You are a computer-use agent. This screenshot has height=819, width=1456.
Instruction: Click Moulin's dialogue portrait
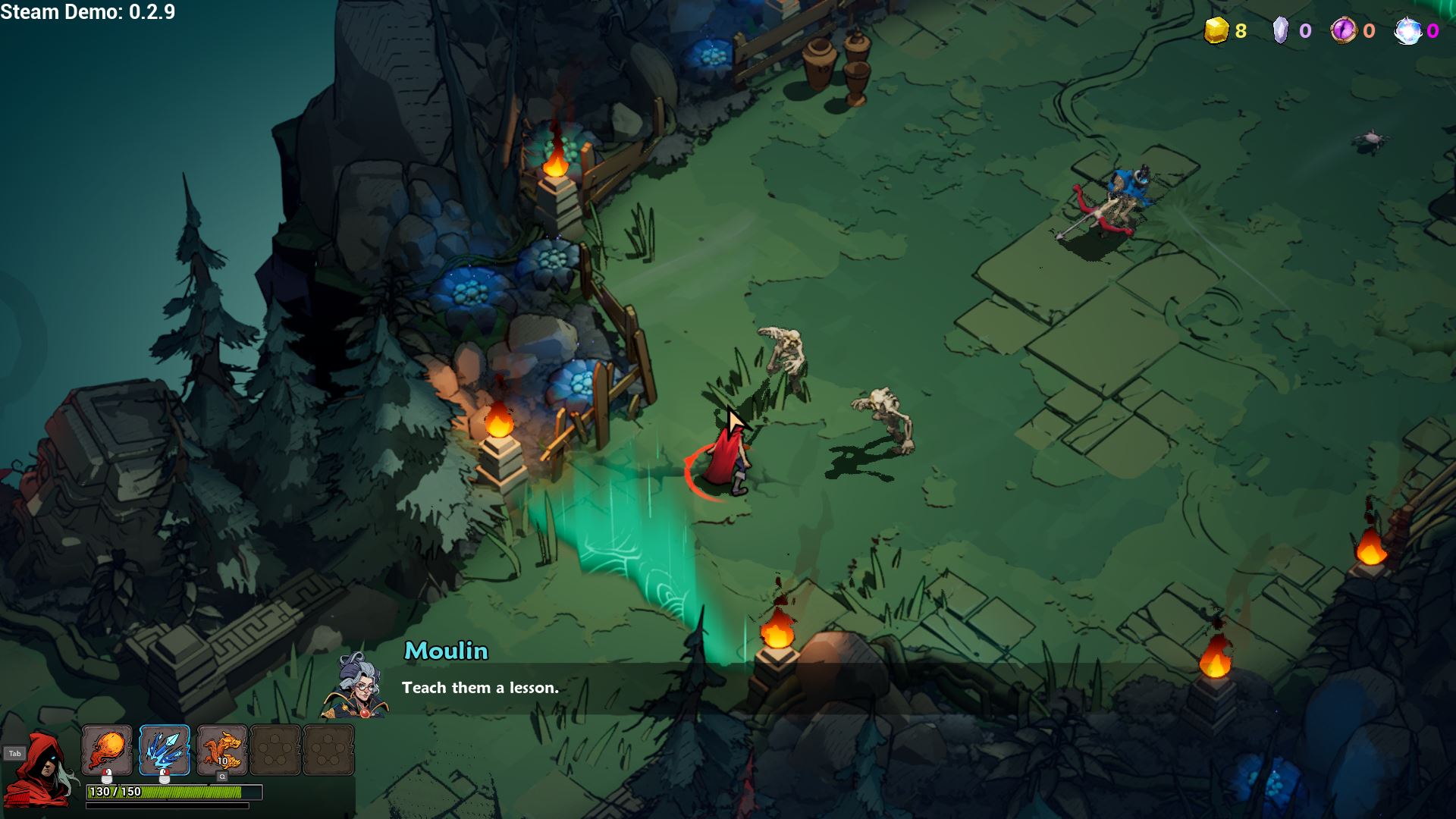[356, 686]
